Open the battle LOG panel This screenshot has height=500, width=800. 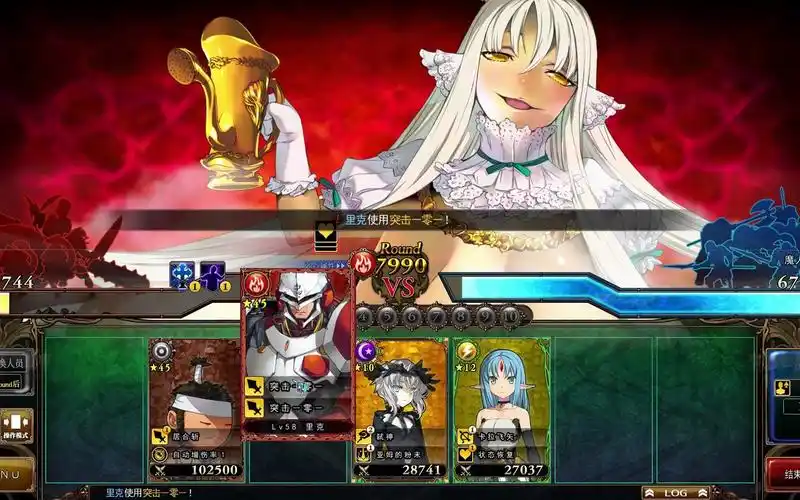pyautogui.click(x=675, y=492)
